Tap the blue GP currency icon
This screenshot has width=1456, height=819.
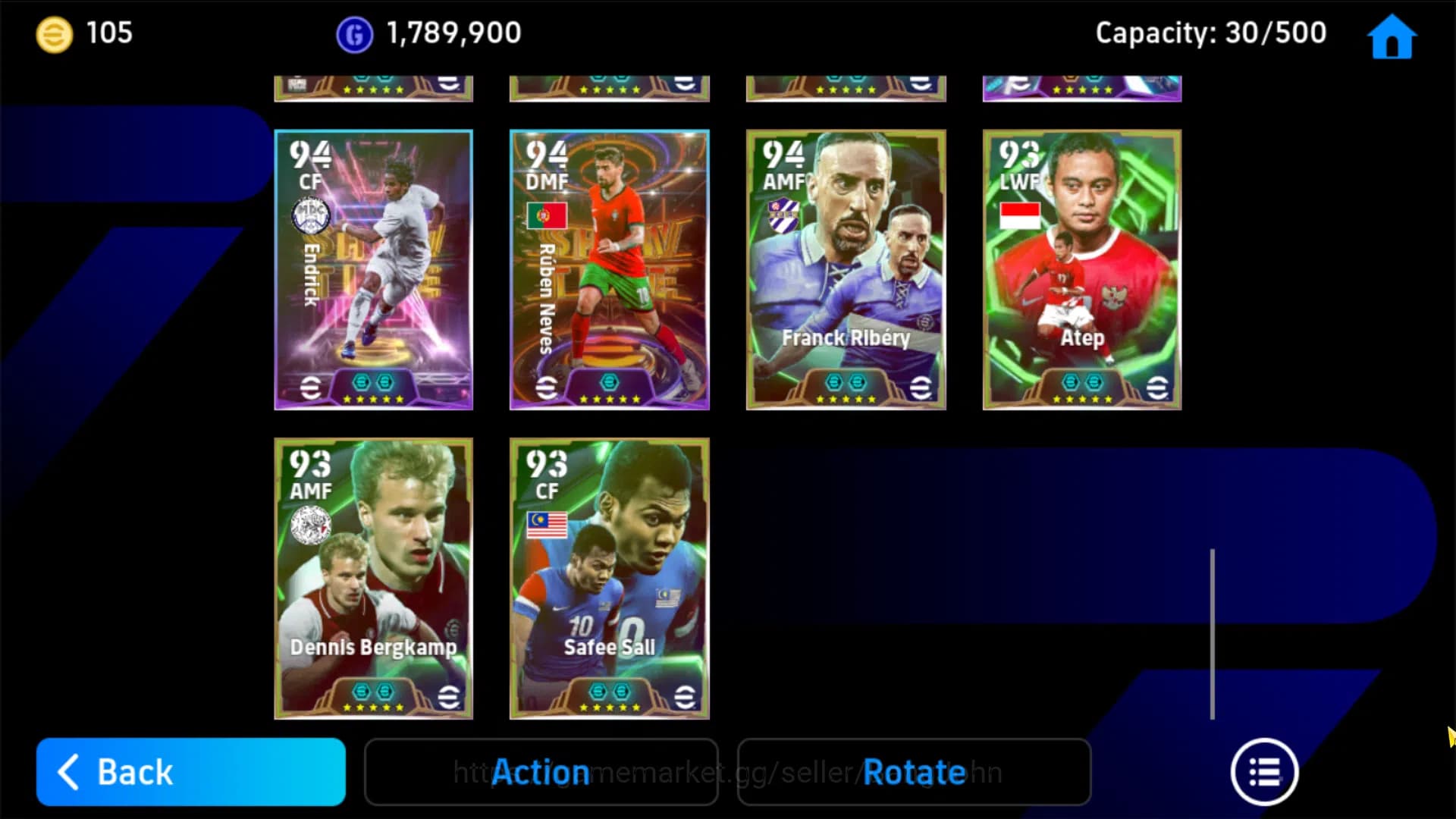[353, 33]
